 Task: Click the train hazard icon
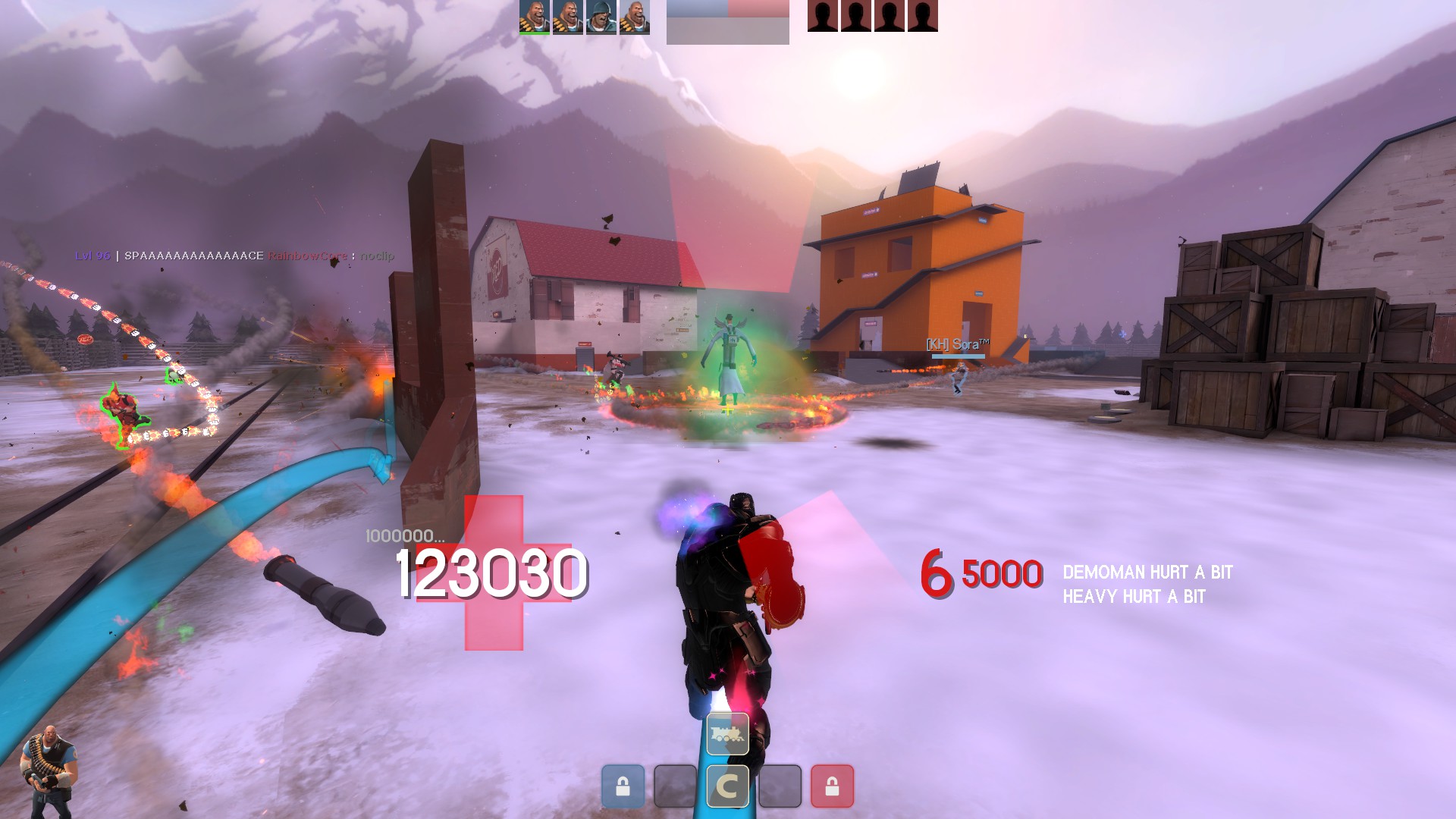[727, 734]
